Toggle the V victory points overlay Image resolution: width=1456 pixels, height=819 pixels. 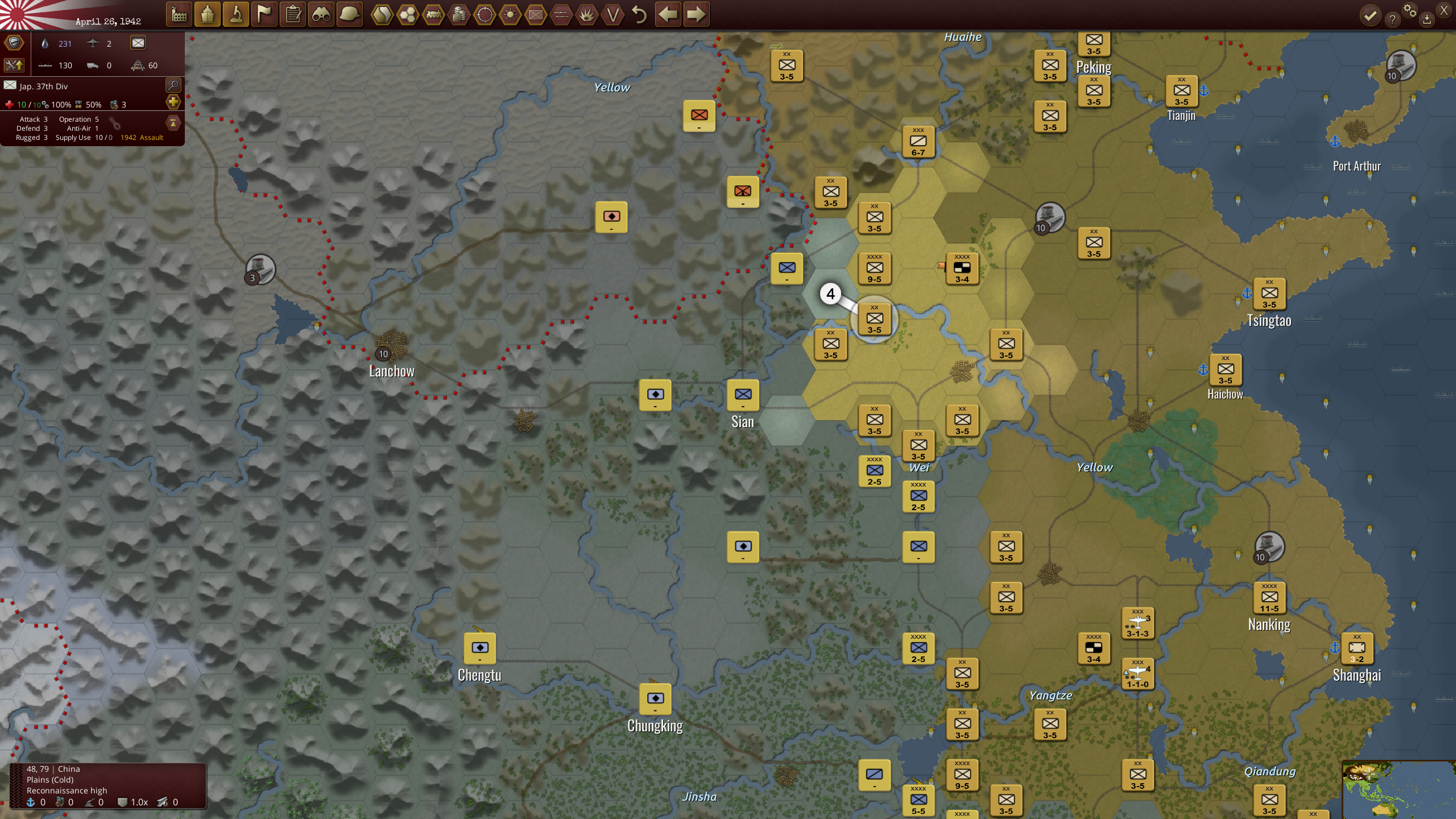click(x=613, y=15)
